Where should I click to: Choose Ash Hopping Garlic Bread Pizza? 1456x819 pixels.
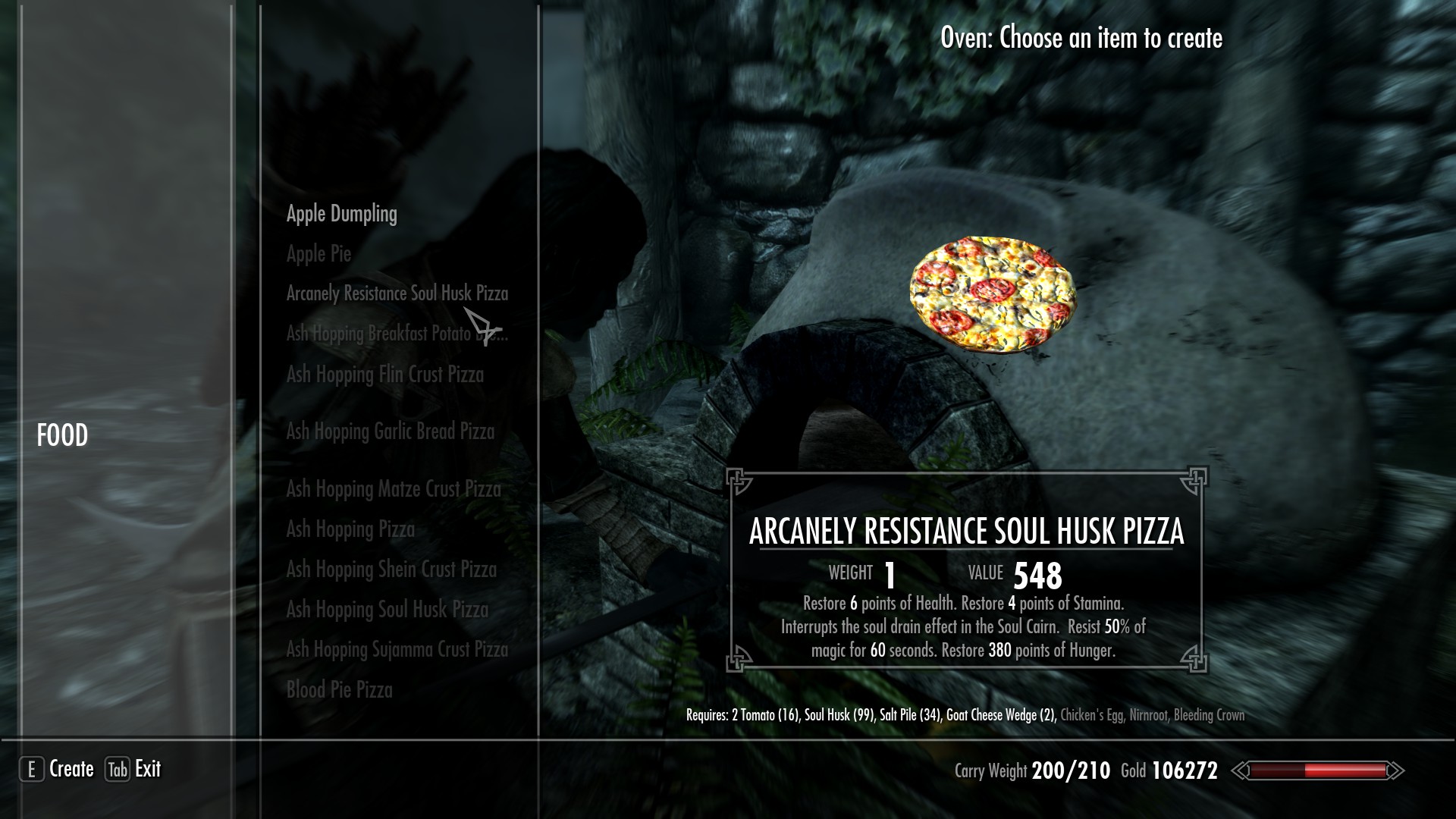pyautogui.click(x=390, y=431)
